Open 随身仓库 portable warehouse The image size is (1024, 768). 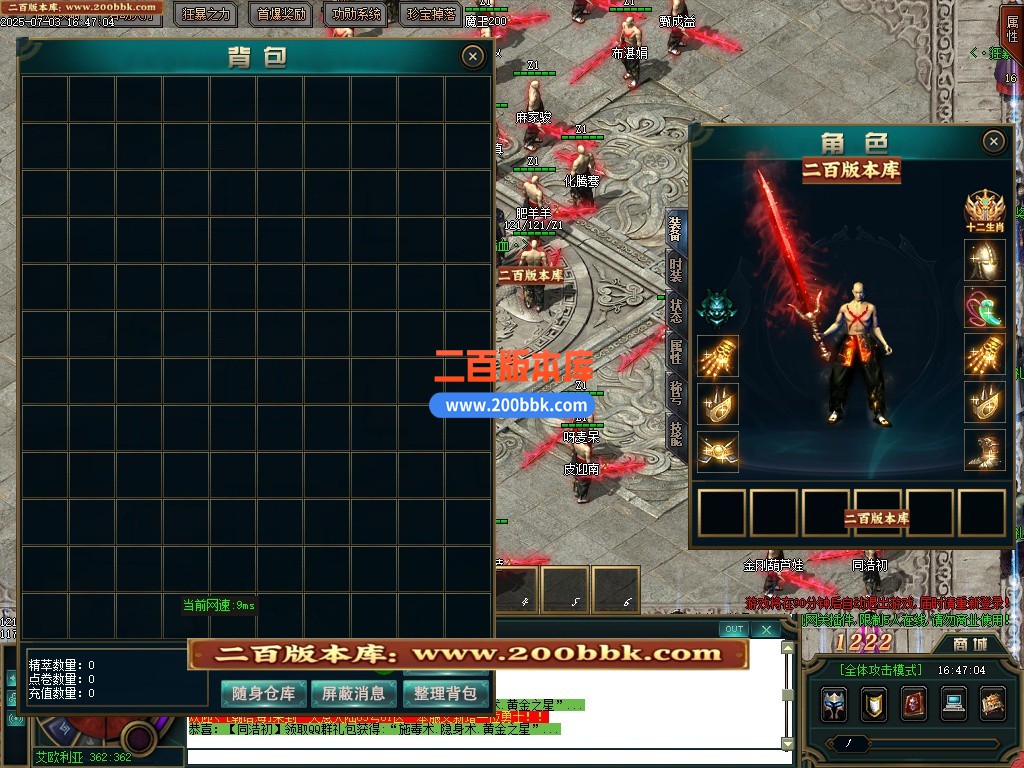point(264,693)
